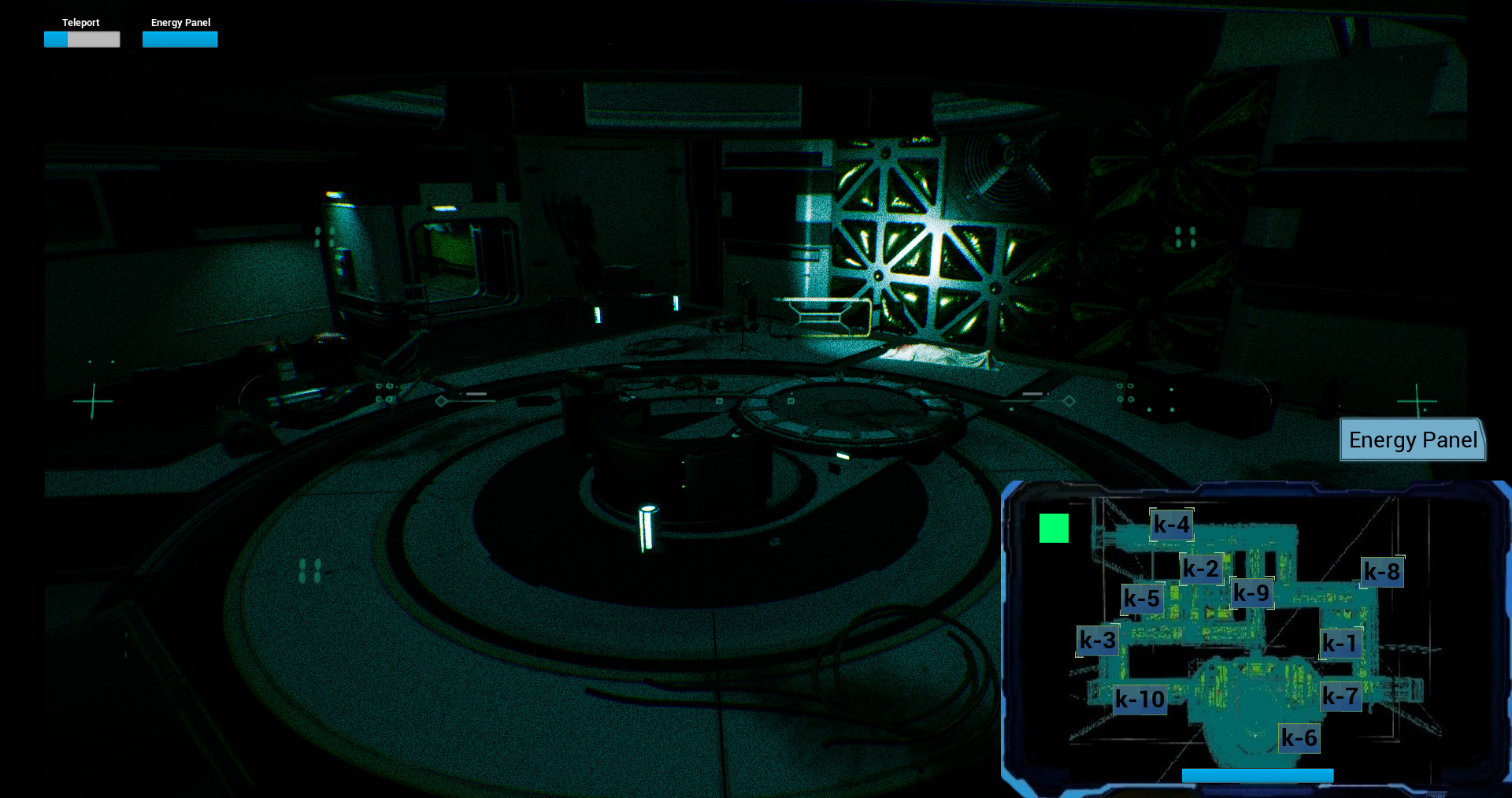Click the left crosshair marker in the scene
The width and height of the screenshot is (1512, 798).
coord(94,403)
